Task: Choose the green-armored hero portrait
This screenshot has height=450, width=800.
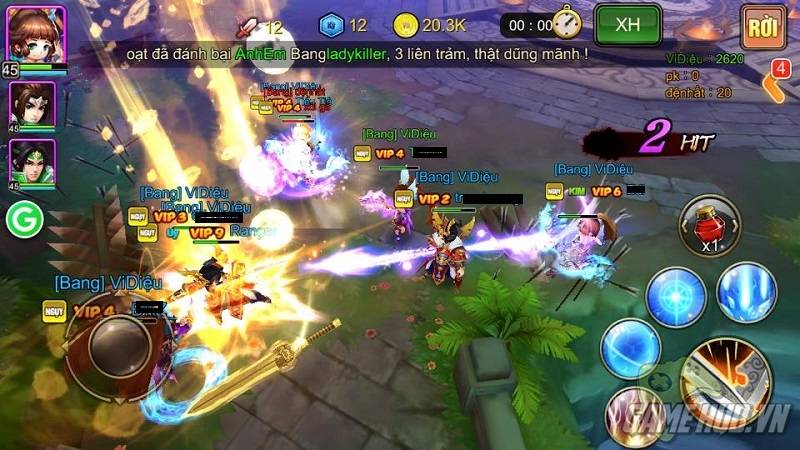Action: (32, 163)
